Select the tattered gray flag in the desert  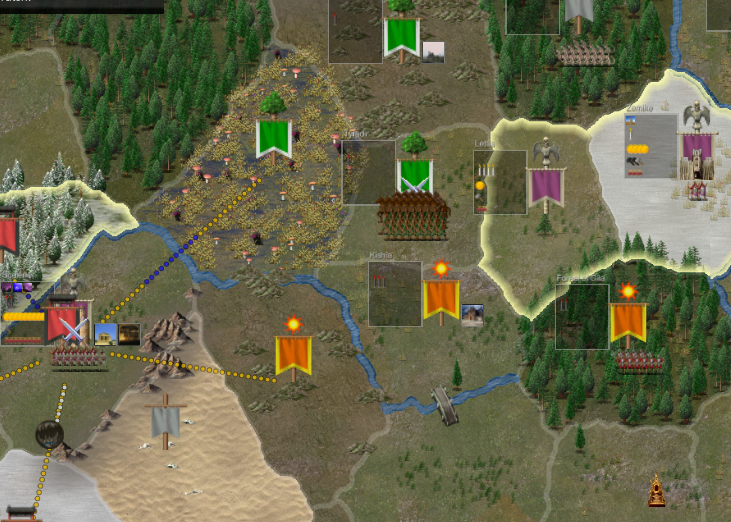pos(165,422)
